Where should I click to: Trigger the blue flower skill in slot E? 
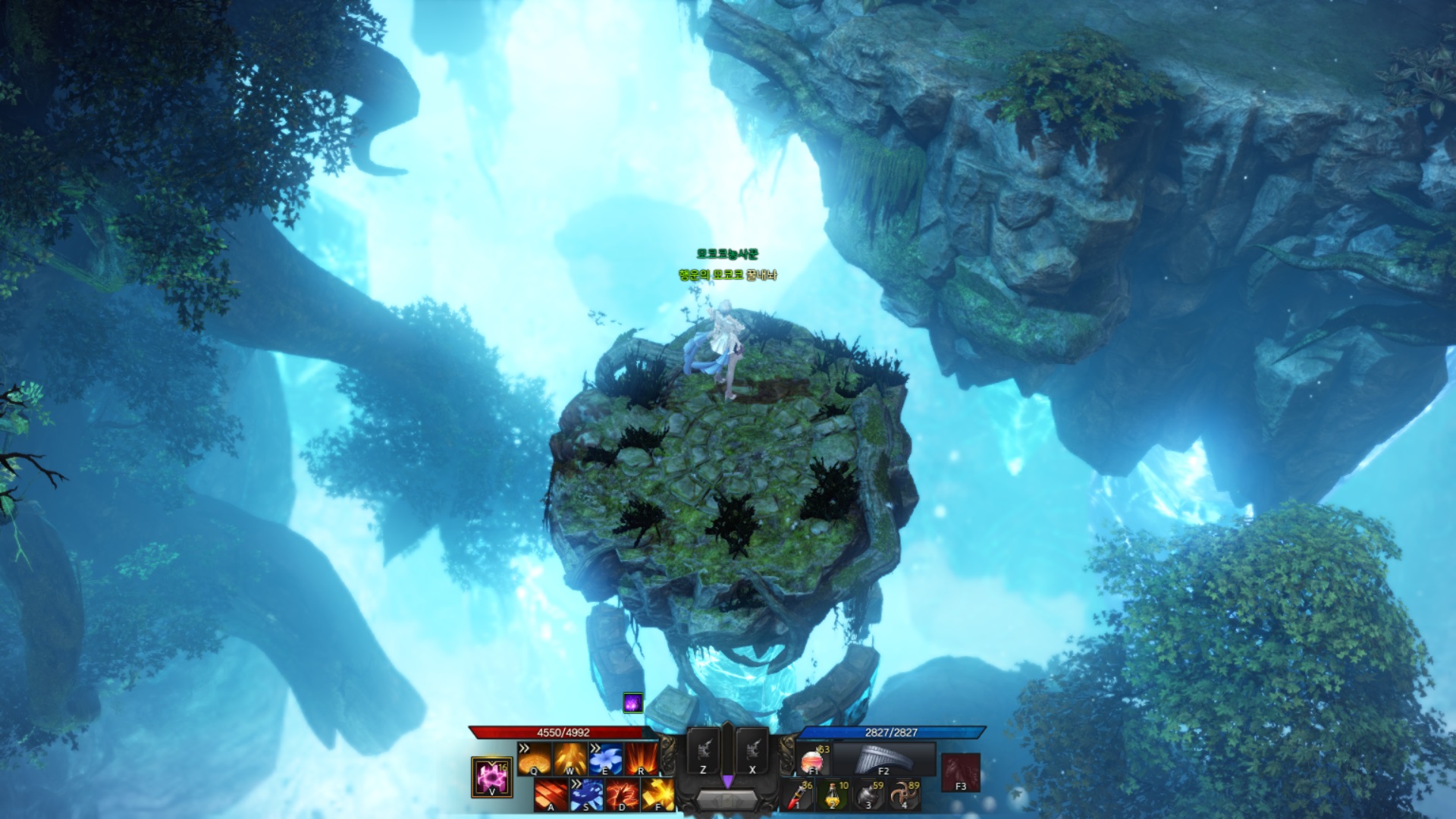606,758
